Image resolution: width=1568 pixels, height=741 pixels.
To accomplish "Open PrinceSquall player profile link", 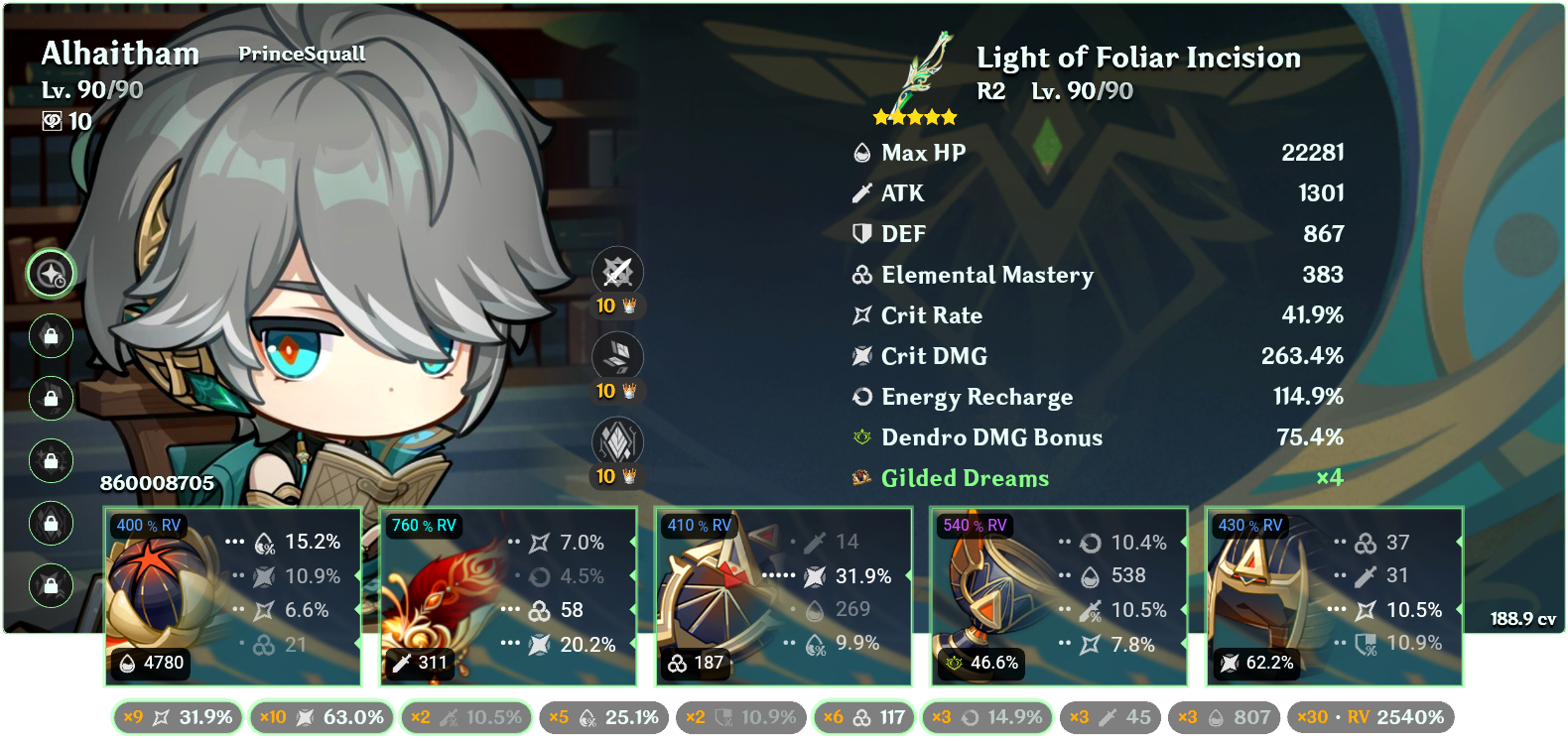I will (x=301, y=55).
